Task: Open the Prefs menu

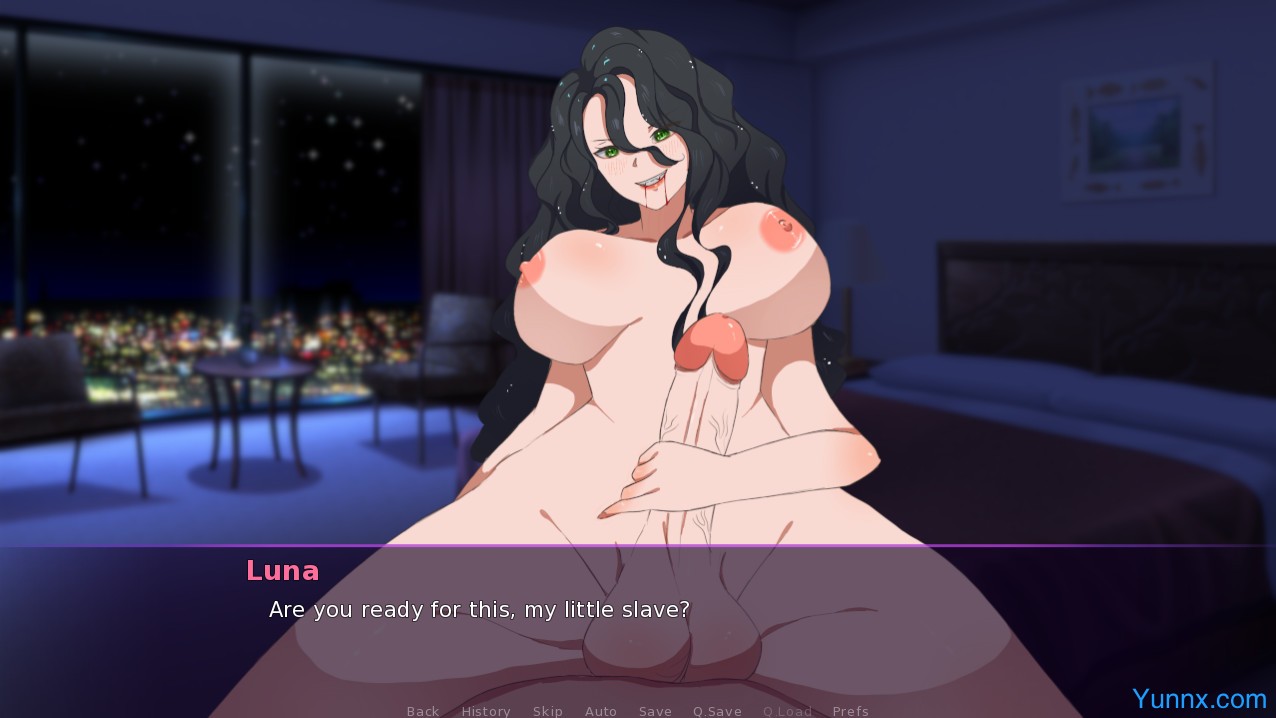Action: [850, 711]
